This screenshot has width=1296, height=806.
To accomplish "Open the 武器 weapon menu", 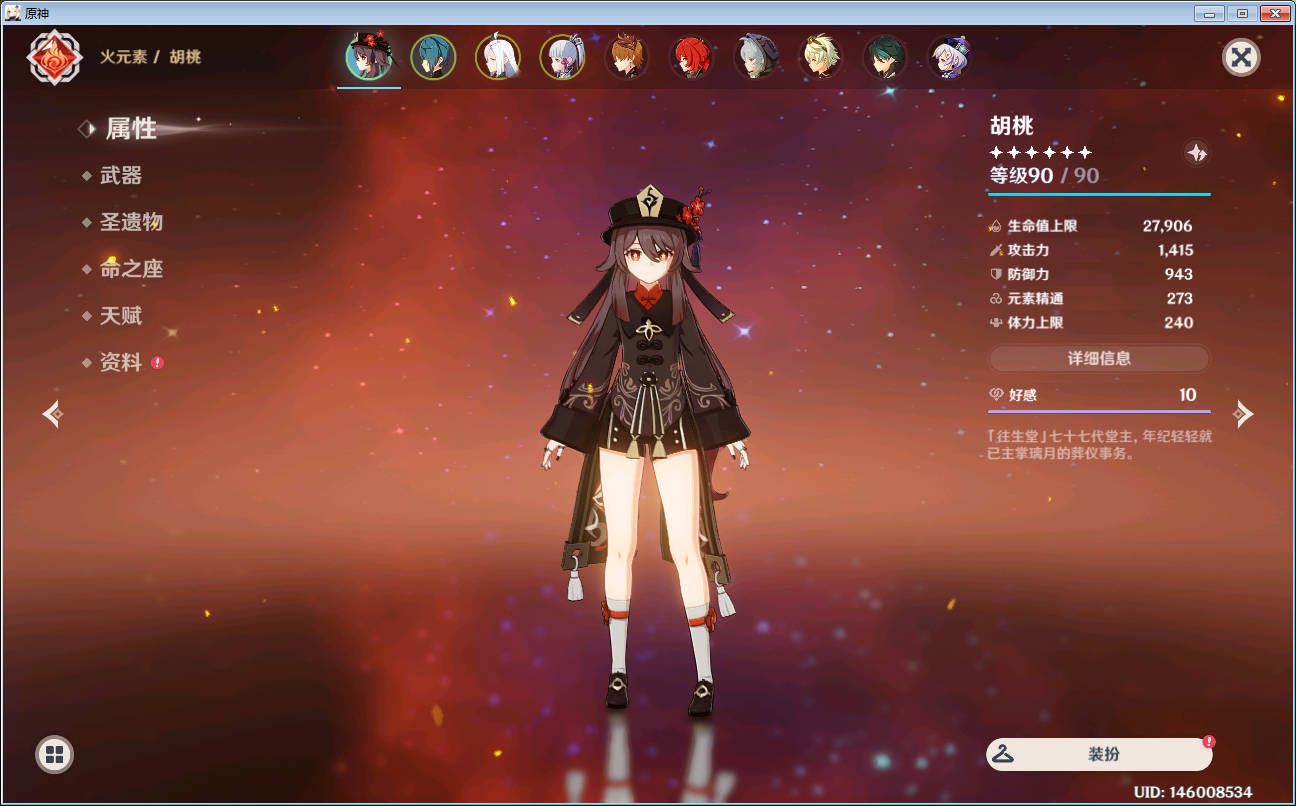I will (x=121, y=176).
